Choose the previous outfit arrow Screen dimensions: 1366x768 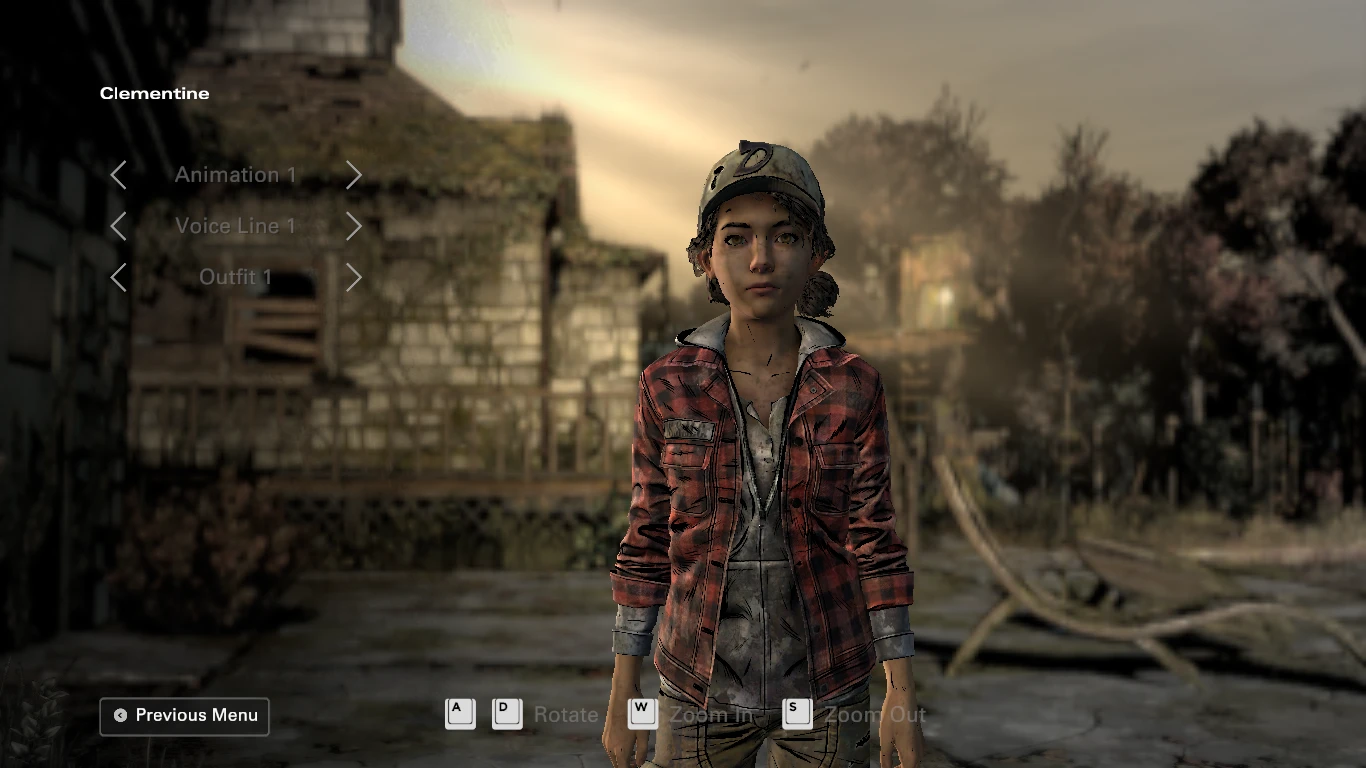pos(118,277)
